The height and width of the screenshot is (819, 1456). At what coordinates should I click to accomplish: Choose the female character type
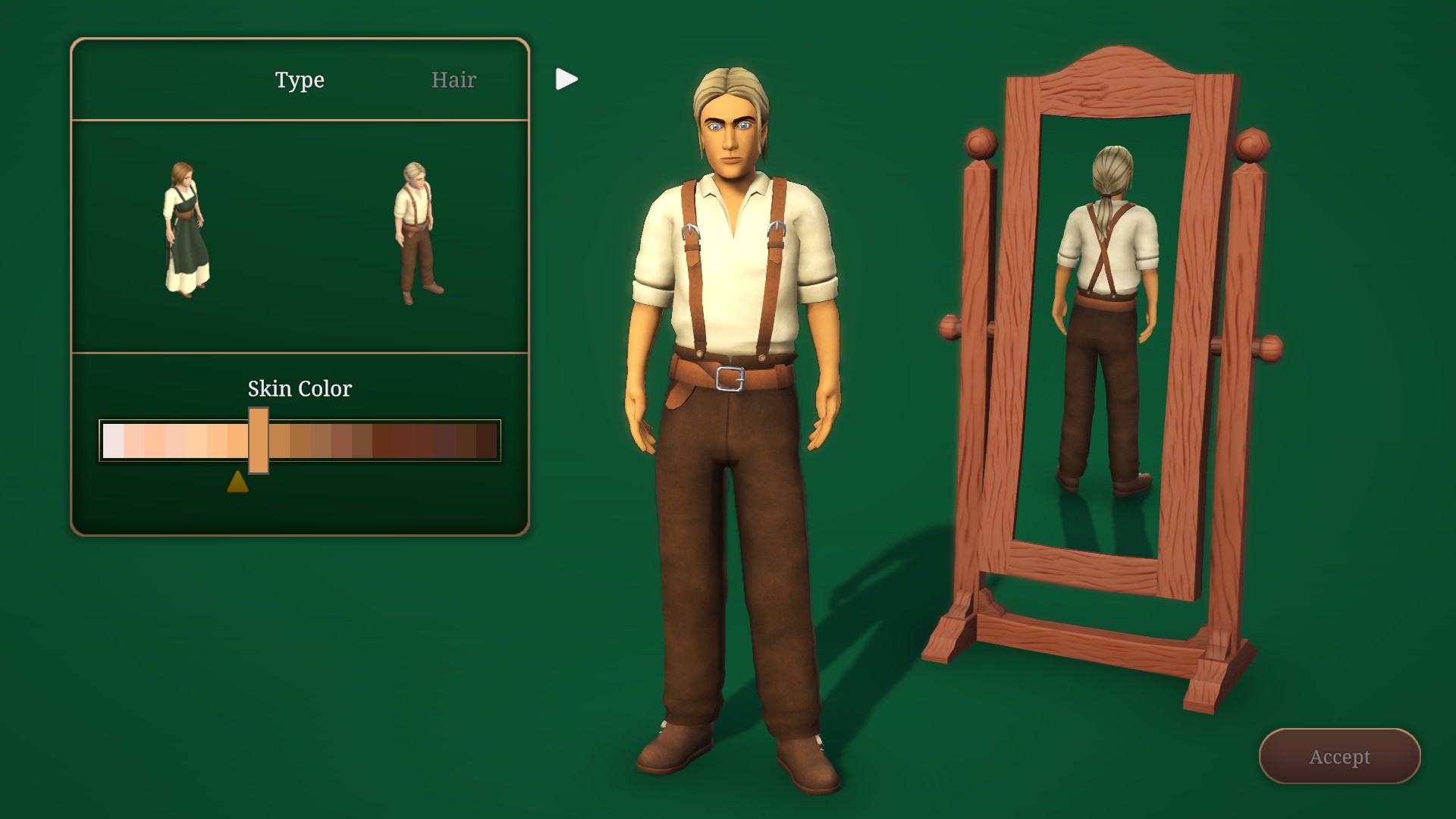[x=186, y=229]
